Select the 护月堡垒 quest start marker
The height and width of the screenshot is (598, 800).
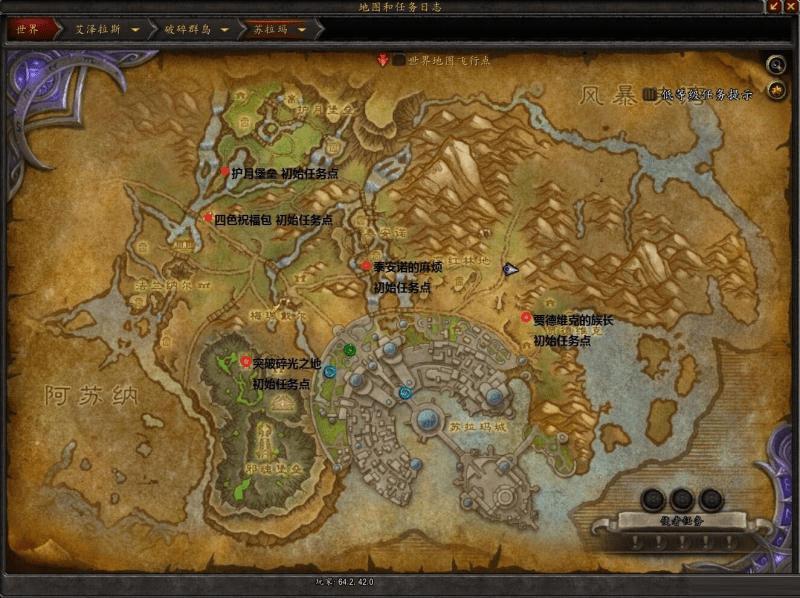point(225,172)
